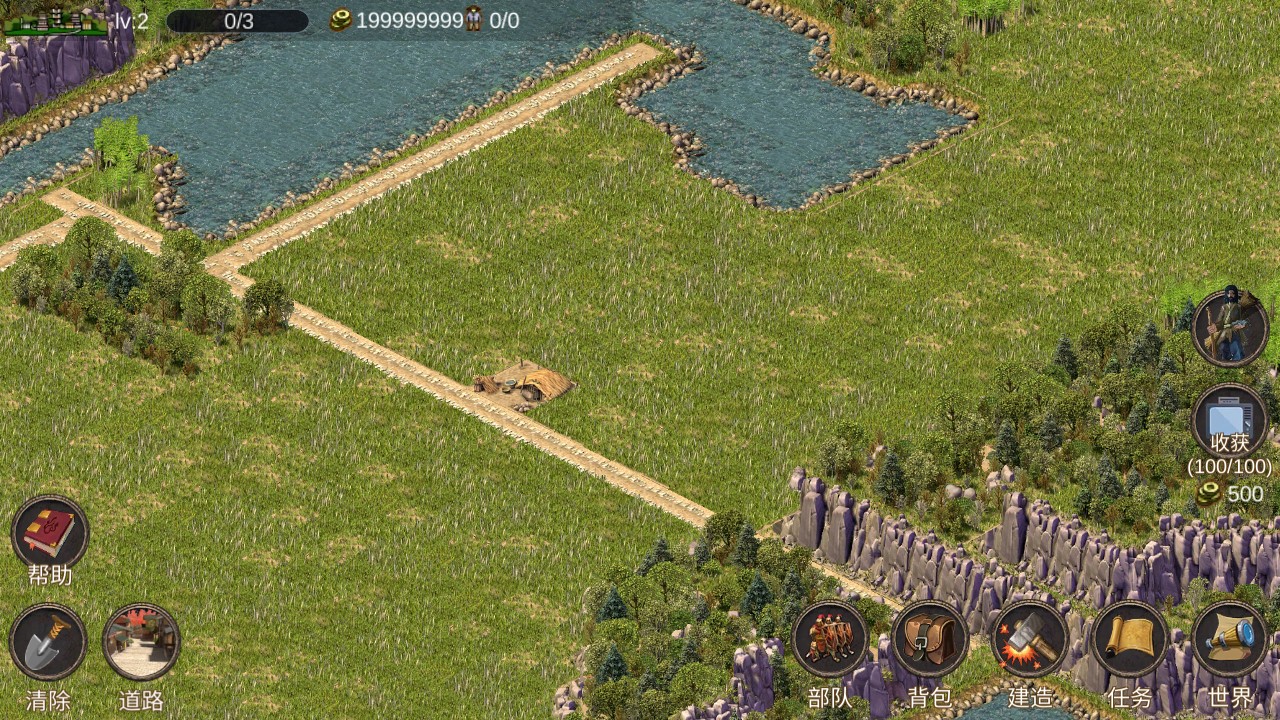This screenshot has width=1280, height=720.
Task: Open the 建造 build menu
Action: click(1030, 639)
